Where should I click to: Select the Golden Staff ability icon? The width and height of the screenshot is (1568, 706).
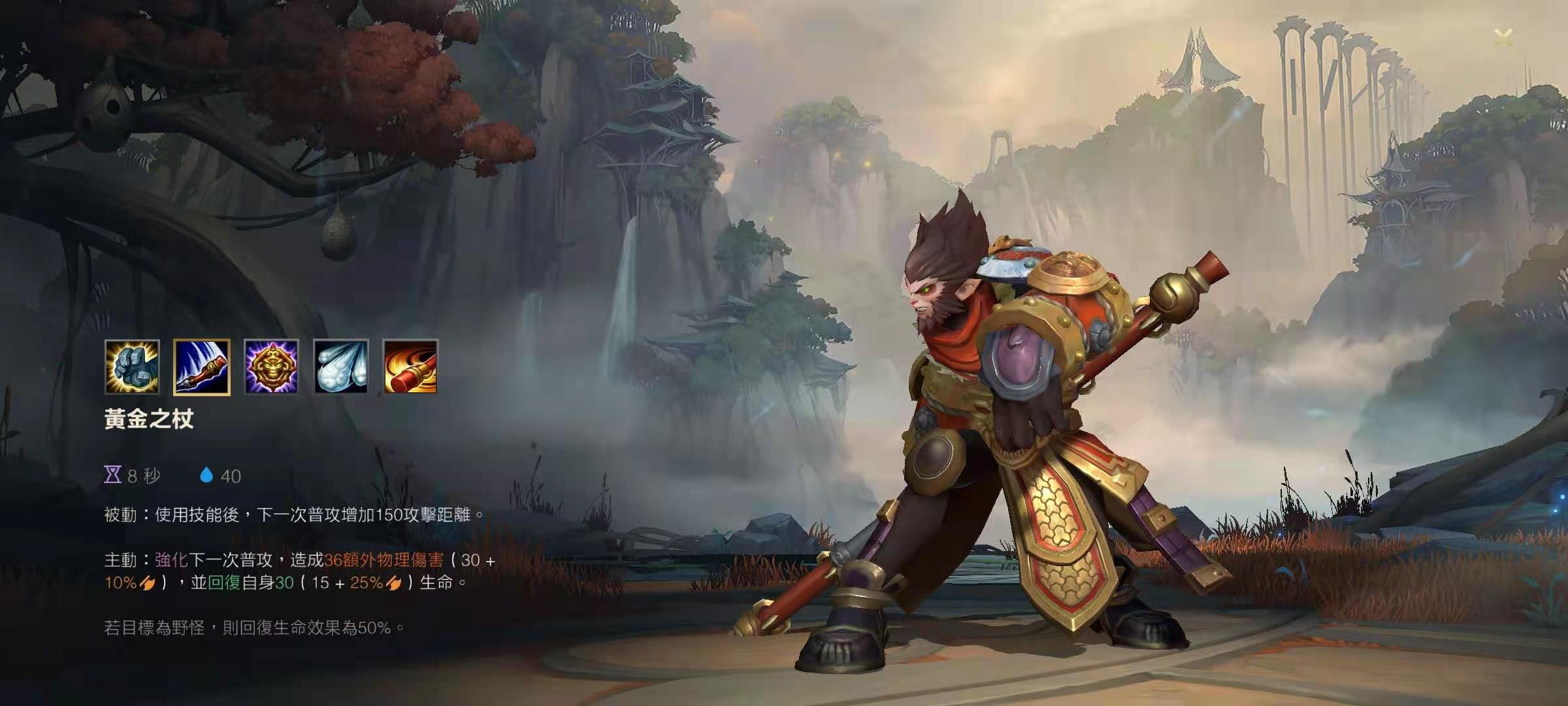click(x=202, y=367)
